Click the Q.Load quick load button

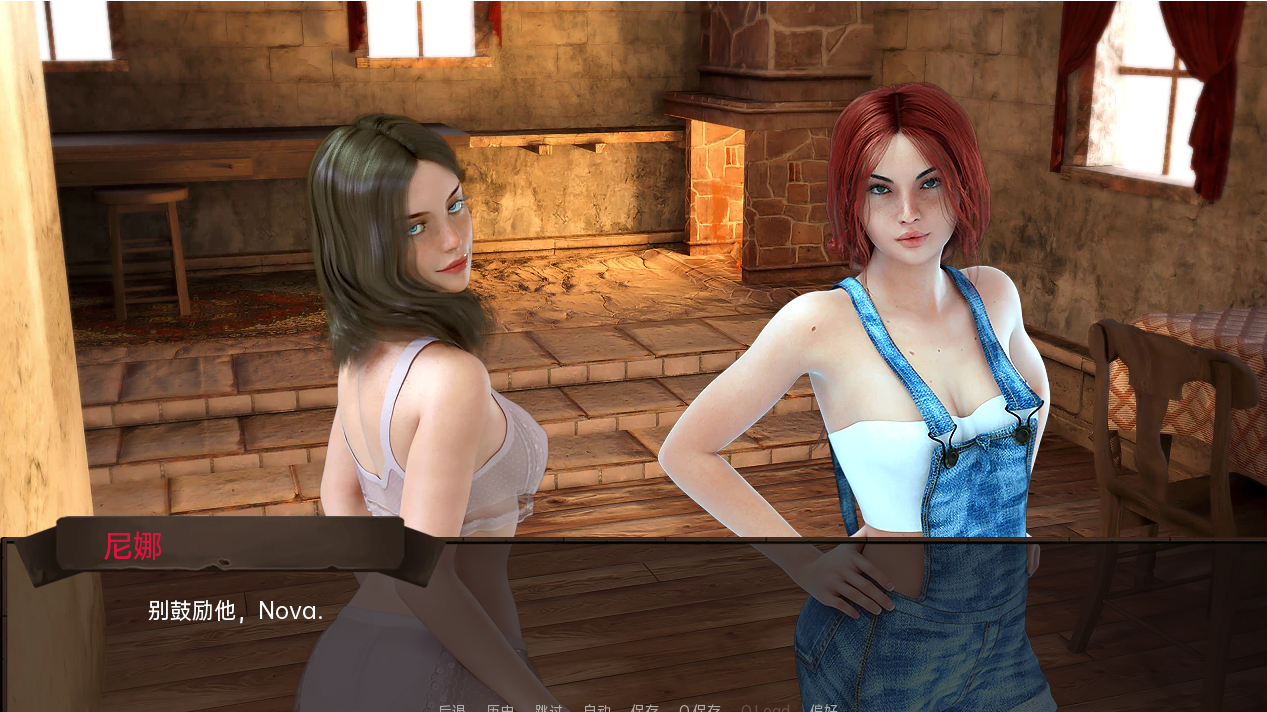[765, 708]
